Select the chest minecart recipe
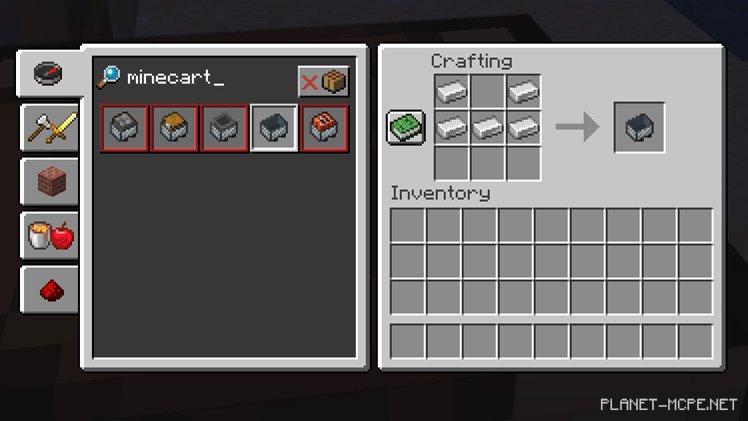Viewport: 748px width, 421px height. click(x=175, y=127)
